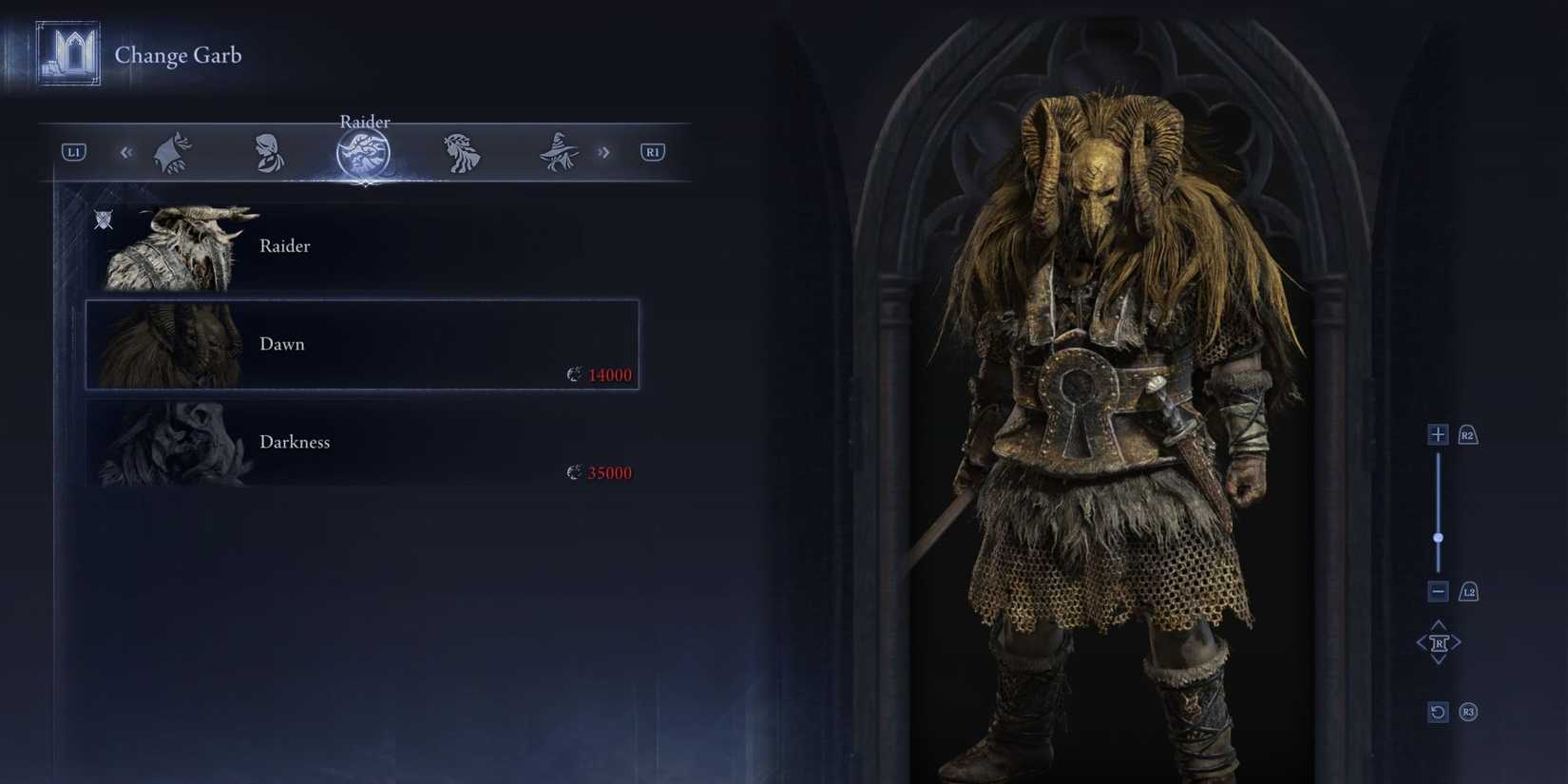Select the hooded figure garb category icon
The width and height of the screenshot is (1568, 784).
[268, 151]
